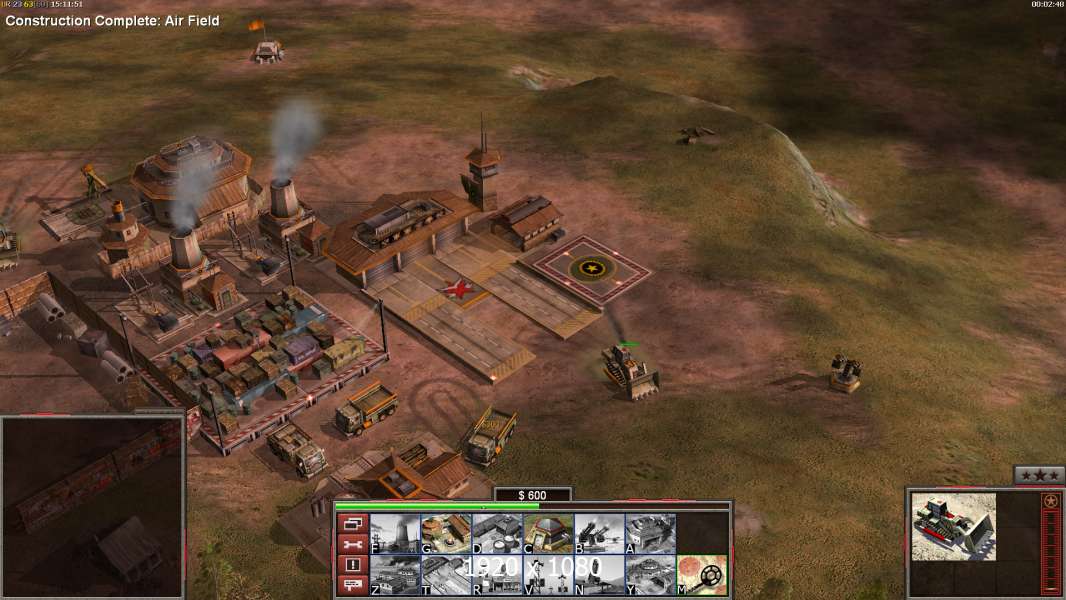The height and width of the screenshot is (600, 1066).
Task: Click the exclamation mark button
Action: tap(352, 564)
